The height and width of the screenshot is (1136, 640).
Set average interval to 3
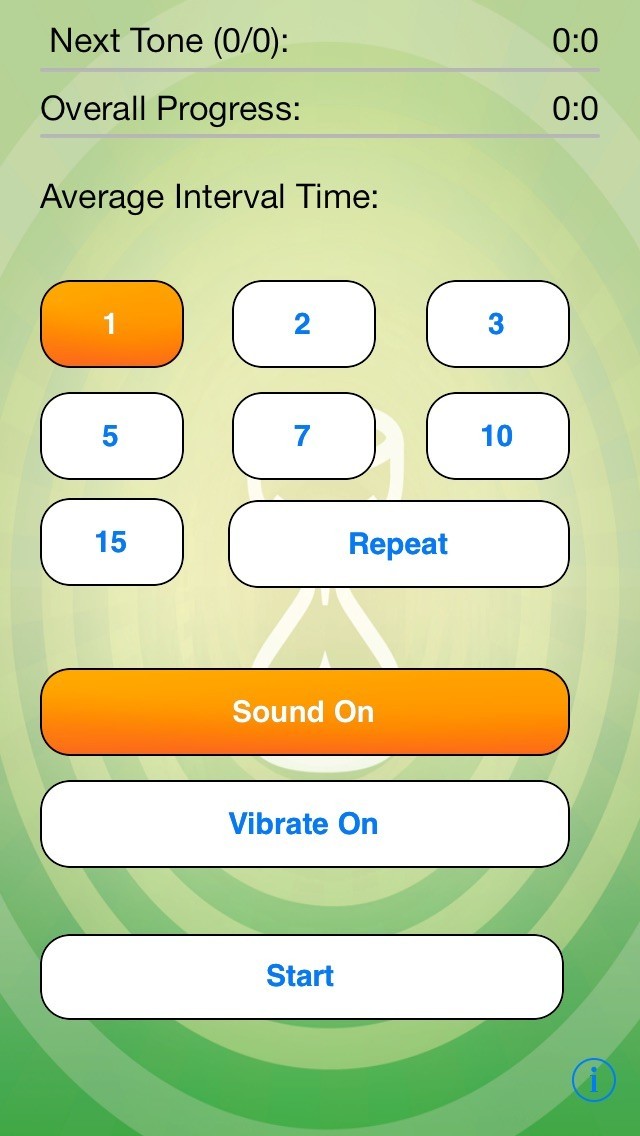click(x=497, y=324)
